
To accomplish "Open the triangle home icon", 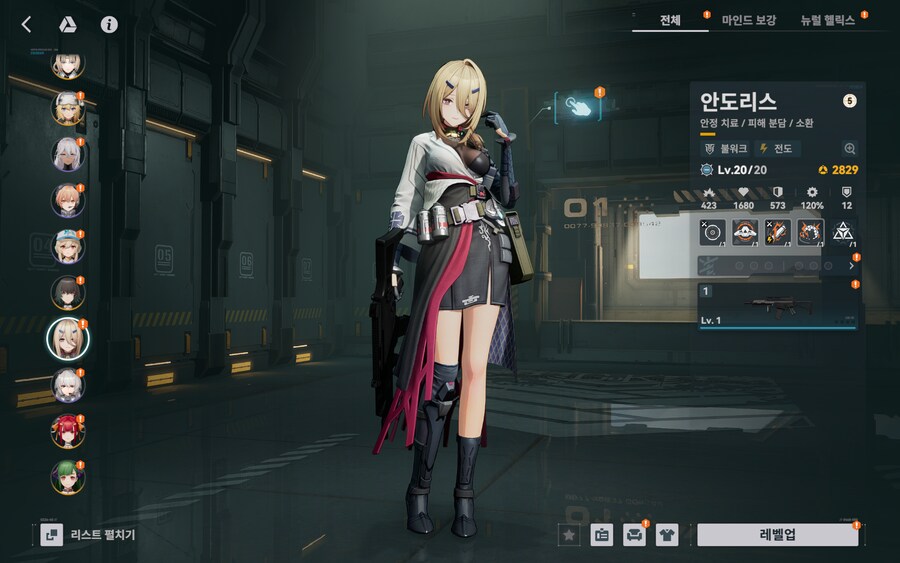I will point(68,24).
